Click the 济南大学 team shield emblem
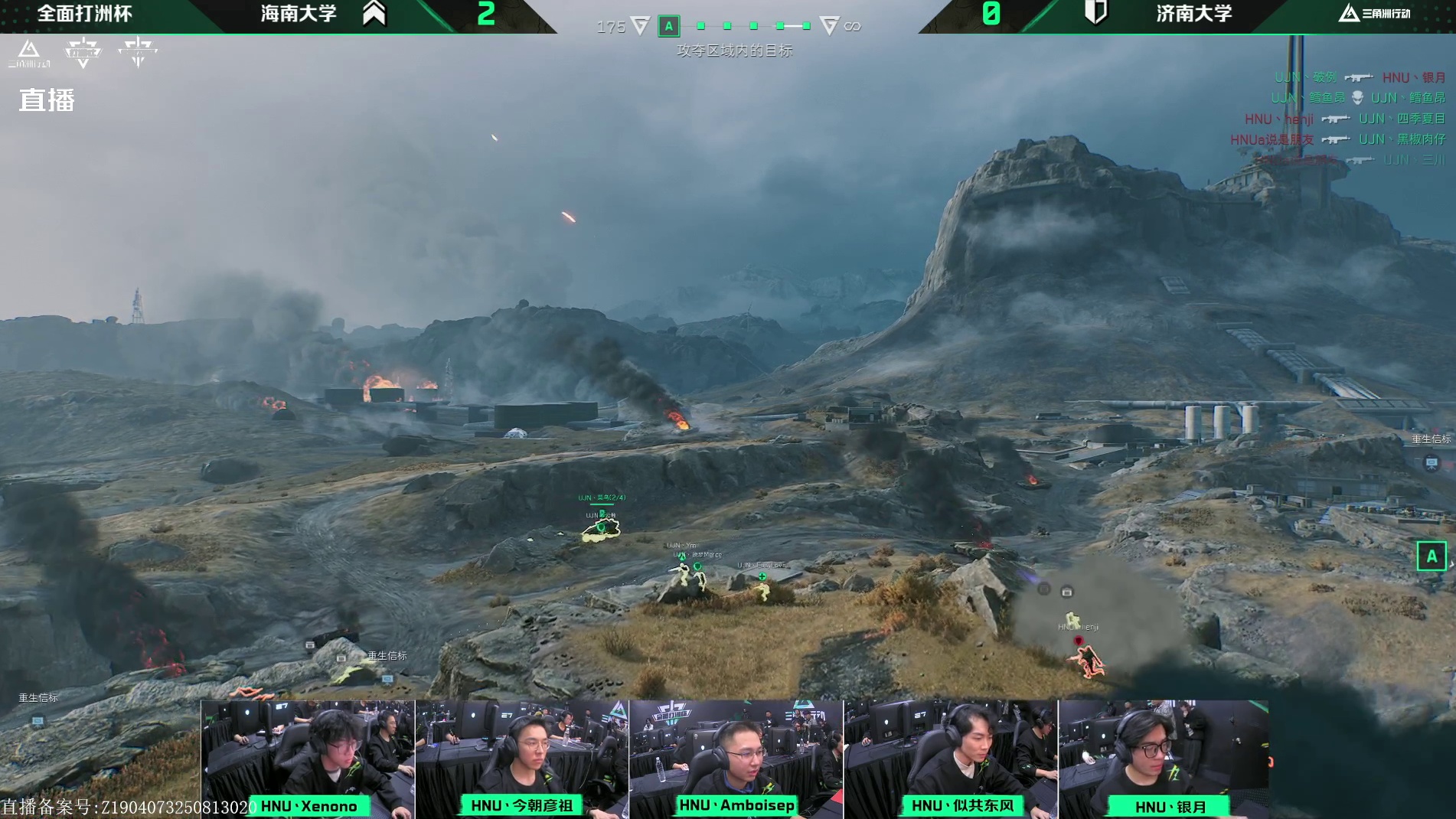 tap(1096, 13)
